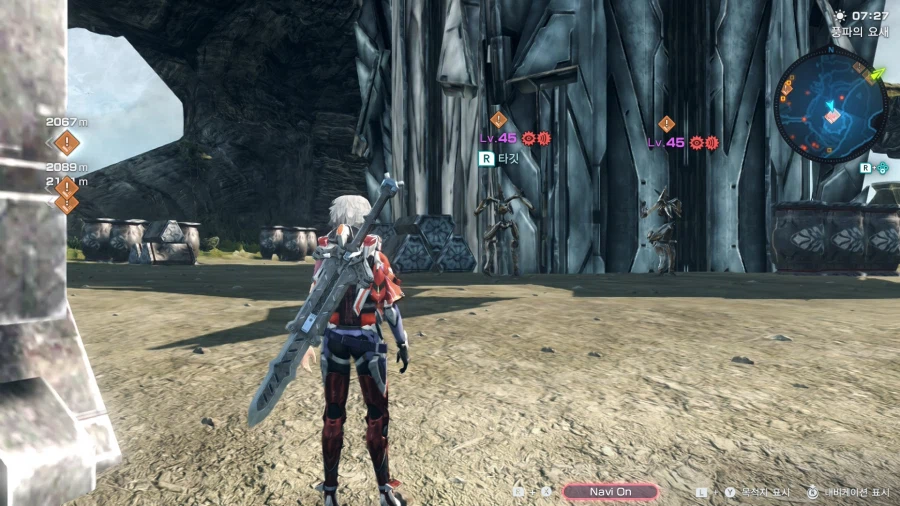Select the 2067 m quest marker
The width and height of the screenshot is (900, 506).
[67, 142]
